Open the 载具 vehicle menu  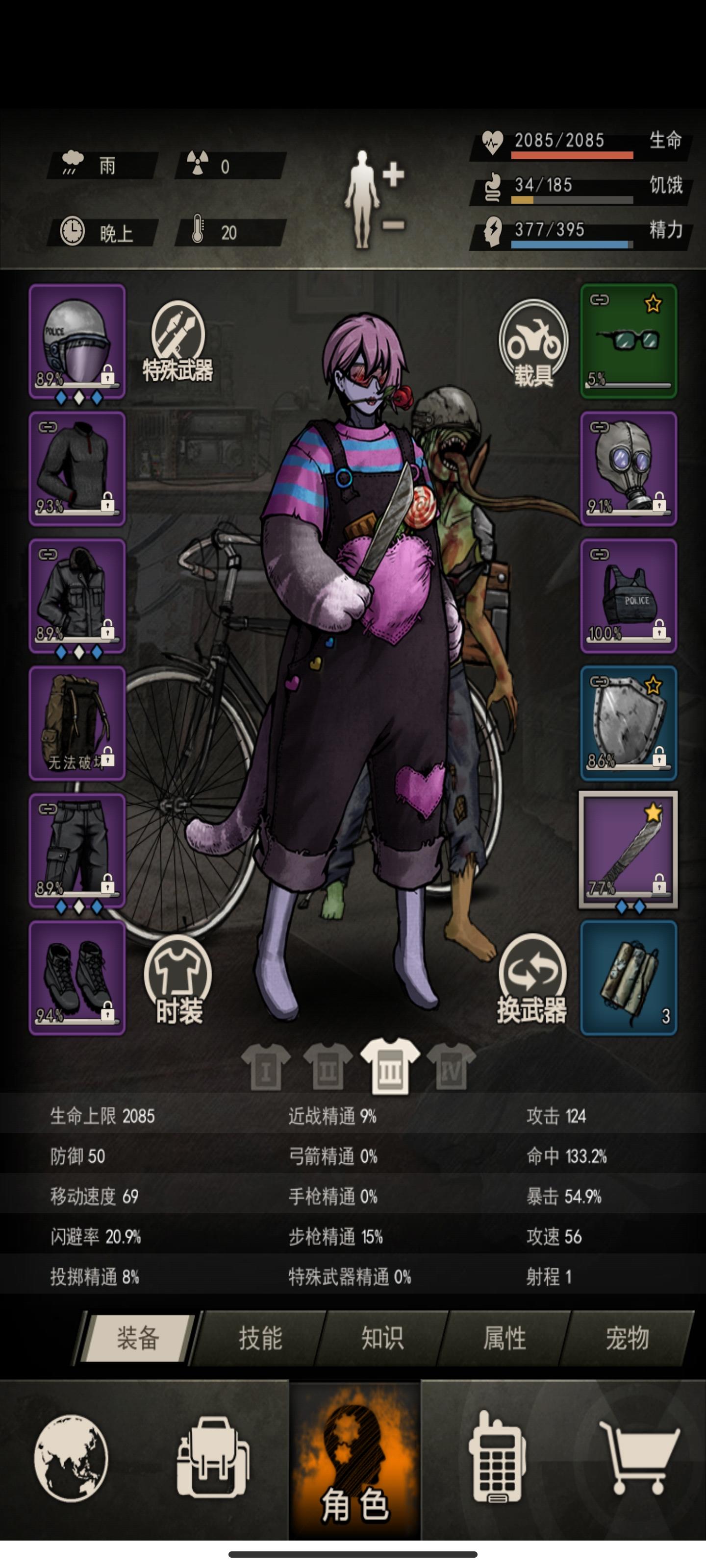[x=533, y=344]
